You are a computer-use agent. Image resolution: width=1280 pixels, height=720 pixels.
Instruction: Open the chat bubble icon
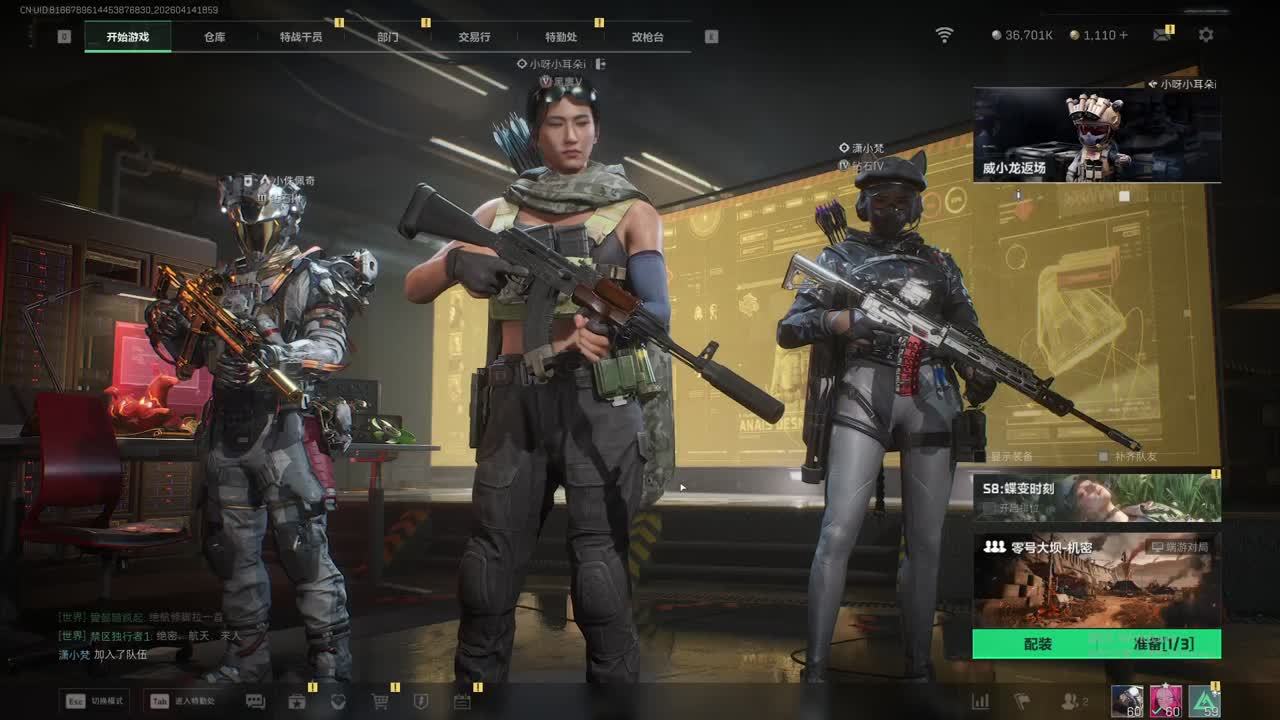(x=255, y=701)
